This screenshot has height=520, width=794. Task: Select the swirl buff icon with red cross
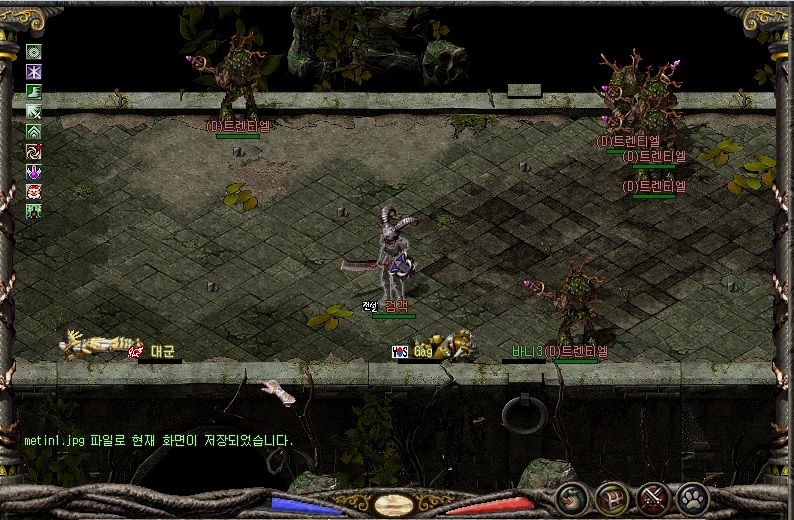tap(34, 152)
